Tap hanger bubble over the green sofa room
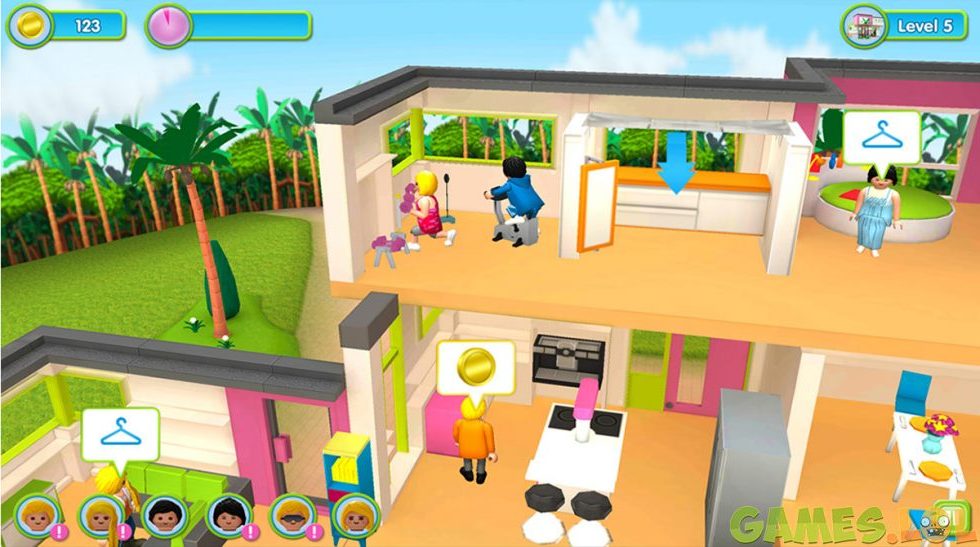The width and height of the screenshot is (980, 547). [x=120, y=433]
